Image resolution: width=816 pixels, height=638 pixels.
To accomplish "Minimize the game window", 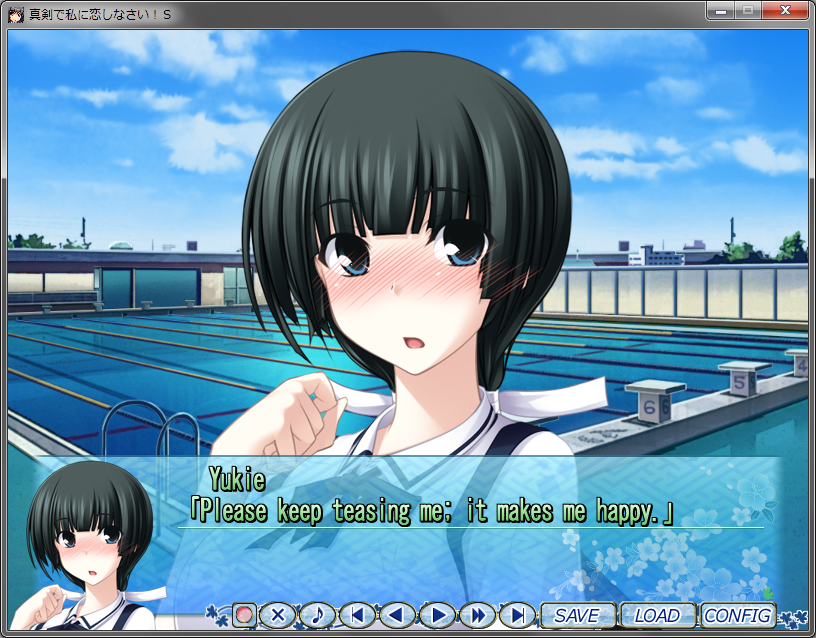I will tap(720, 10).
